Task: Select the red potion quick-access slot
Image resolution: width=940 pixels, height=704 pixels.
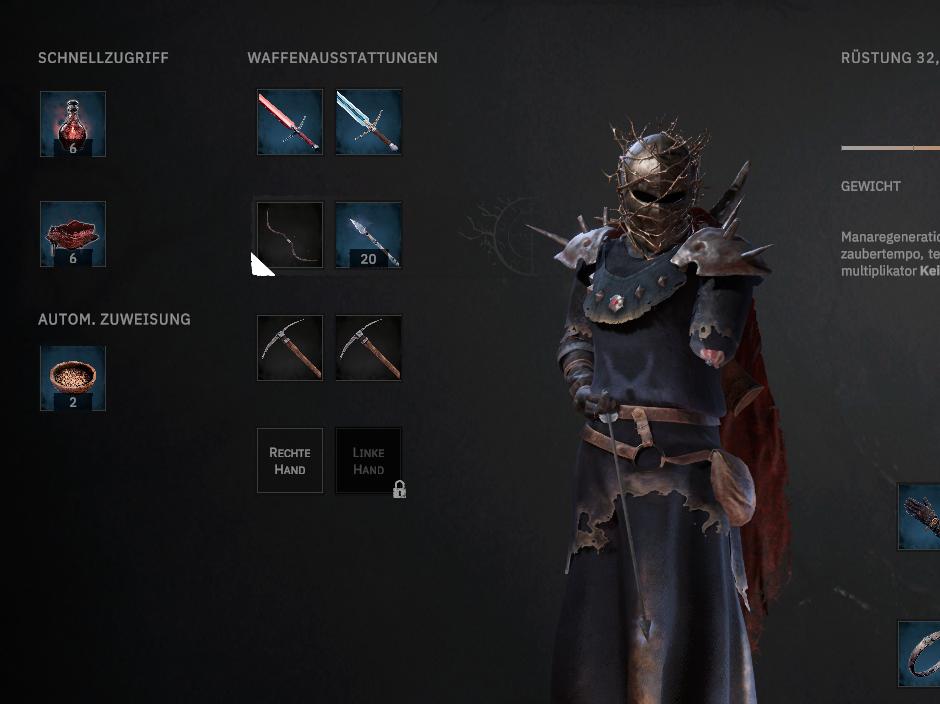Action: [73, 124]
